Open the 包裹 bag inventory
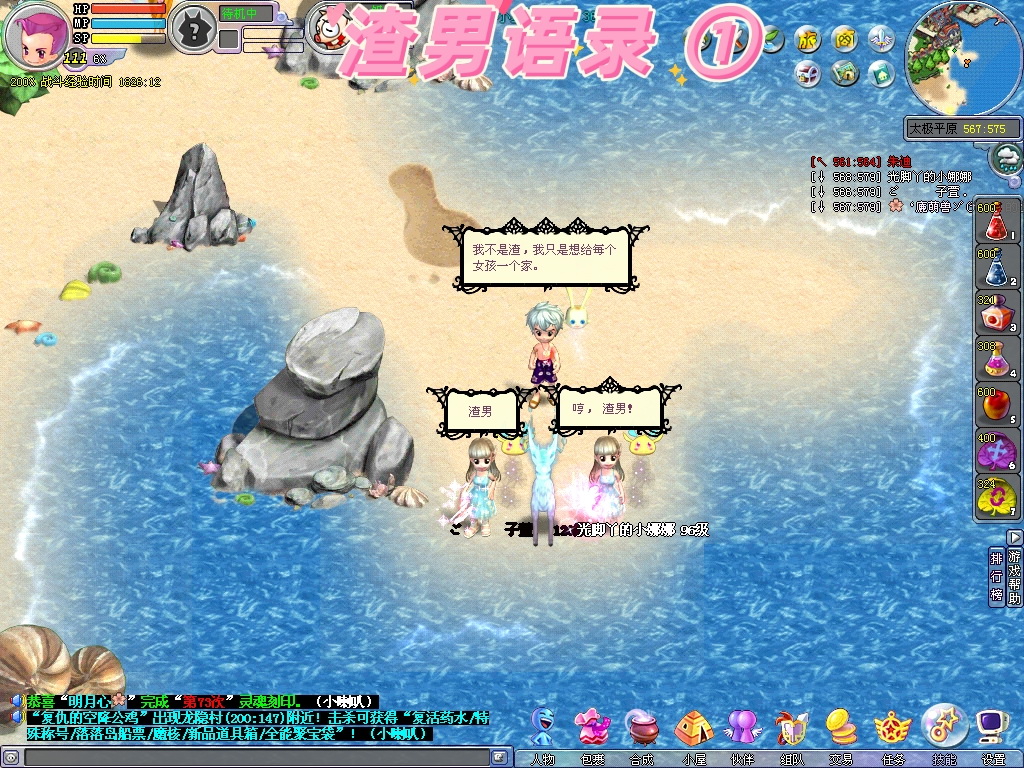Viewport: 1024px width, 768px height. coord(593,728)
